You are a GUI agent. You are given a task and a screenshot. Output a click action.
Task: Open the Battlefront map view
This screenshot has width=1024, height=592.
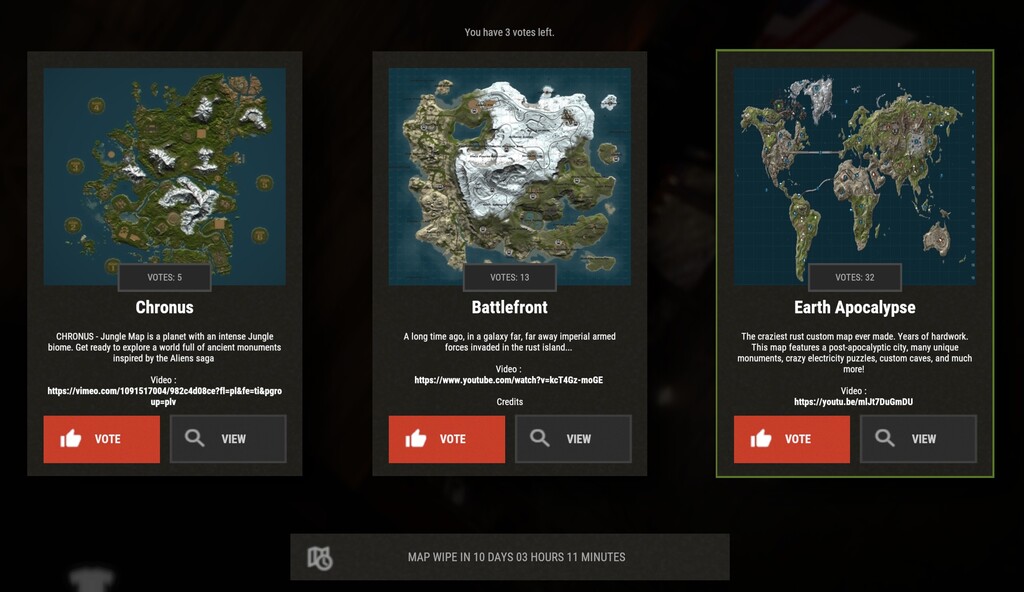pos(573,439)
